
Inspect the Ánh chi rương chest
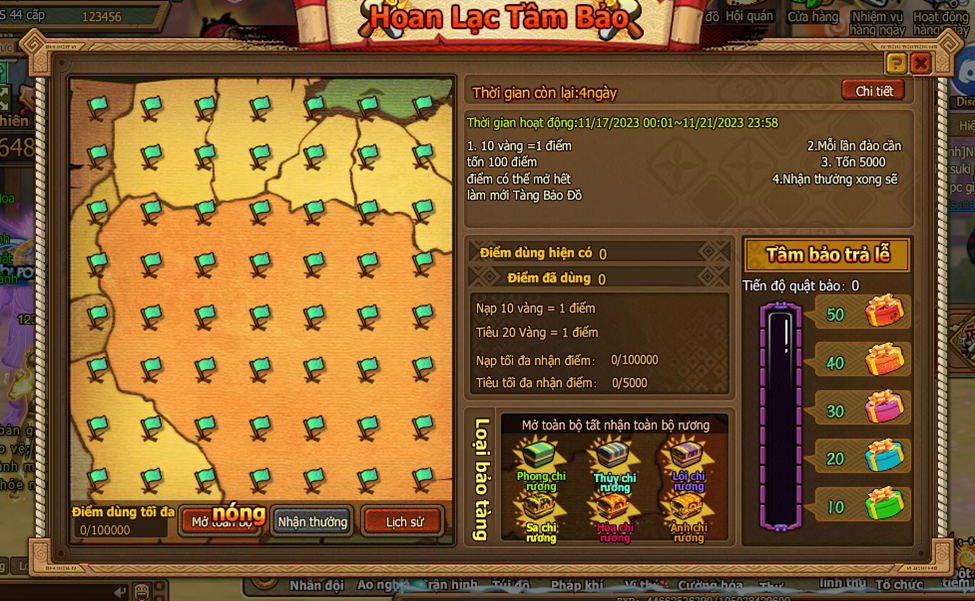tap(688, 508)
